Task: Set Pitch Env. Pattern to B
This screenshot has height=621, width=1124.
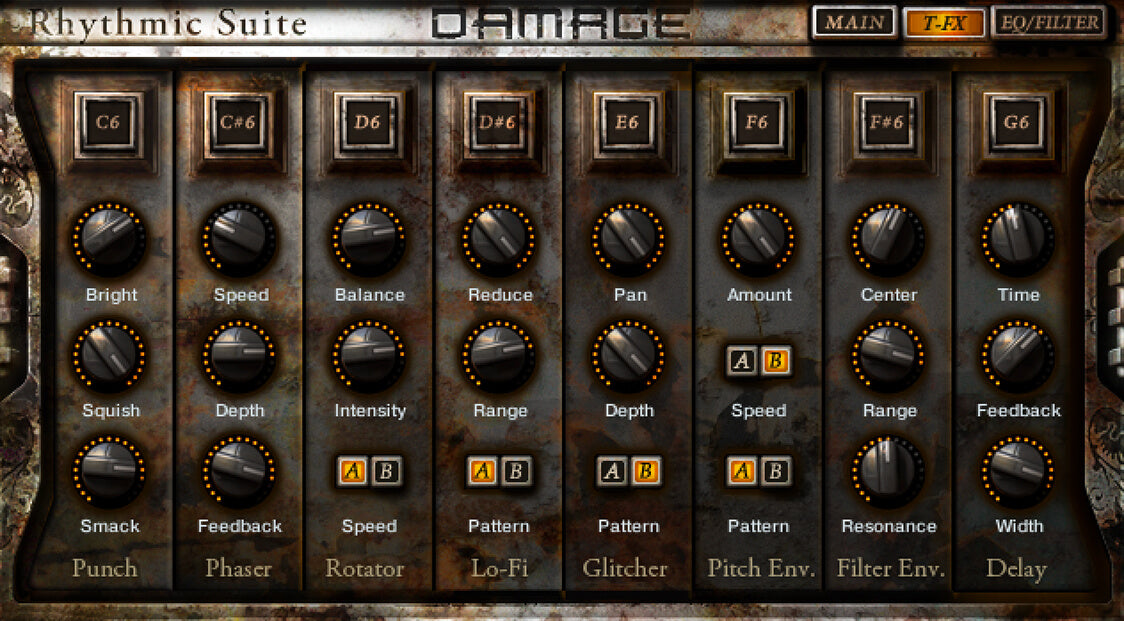Action: point(775,471)
